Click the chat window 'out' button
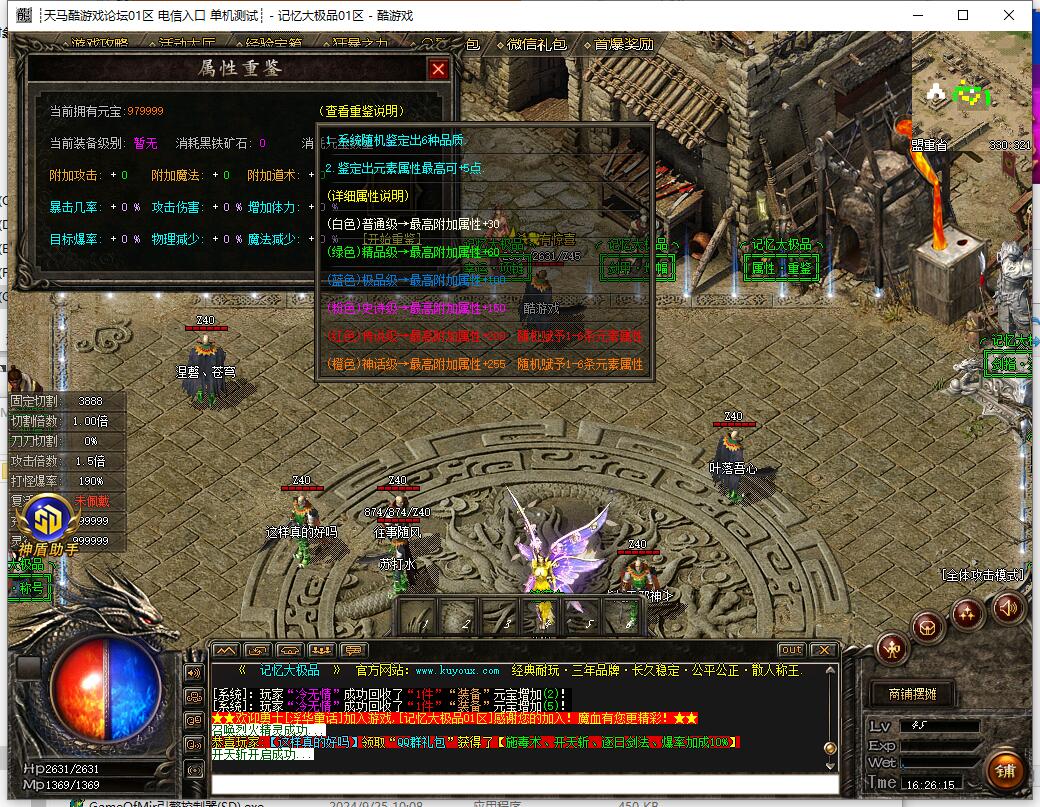The width and height of the screenshot is (1040, 807). (x=791, y=650)
